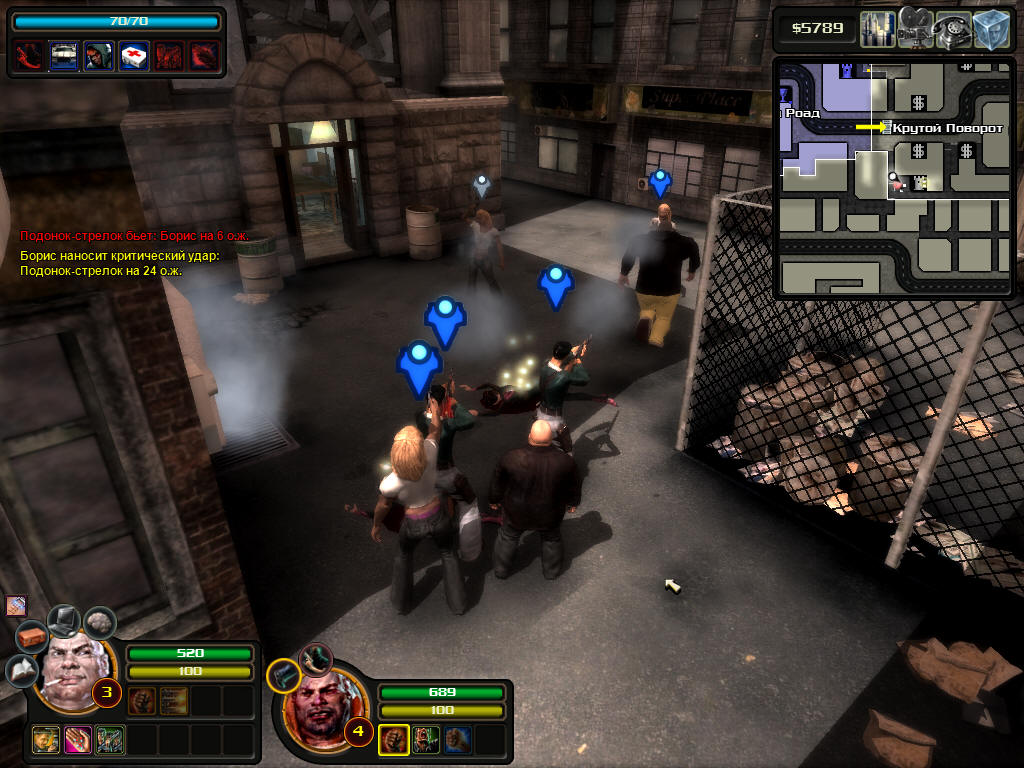The height and width of the screenshot is (768, 1024).
Task: Click the small card icon above the briefcase
Action: pos(15,605)
